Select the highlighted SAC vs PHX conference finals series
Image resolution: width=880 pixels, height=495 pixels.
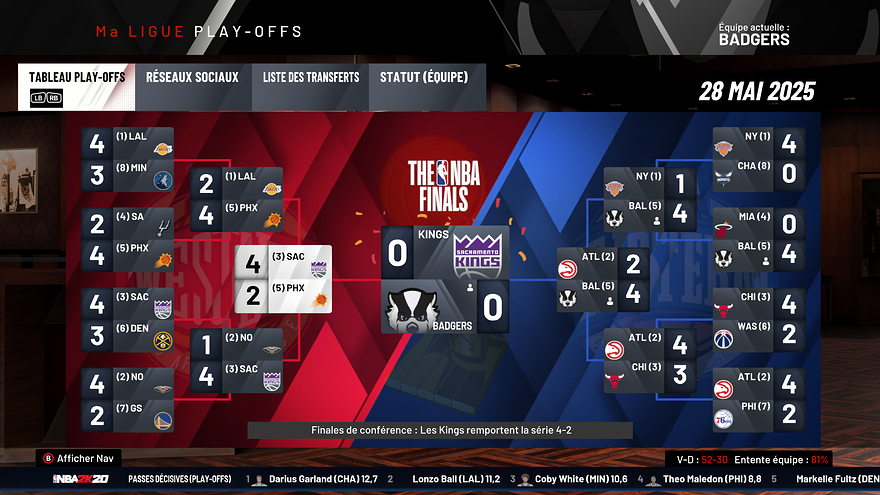(x=283, y=279)
